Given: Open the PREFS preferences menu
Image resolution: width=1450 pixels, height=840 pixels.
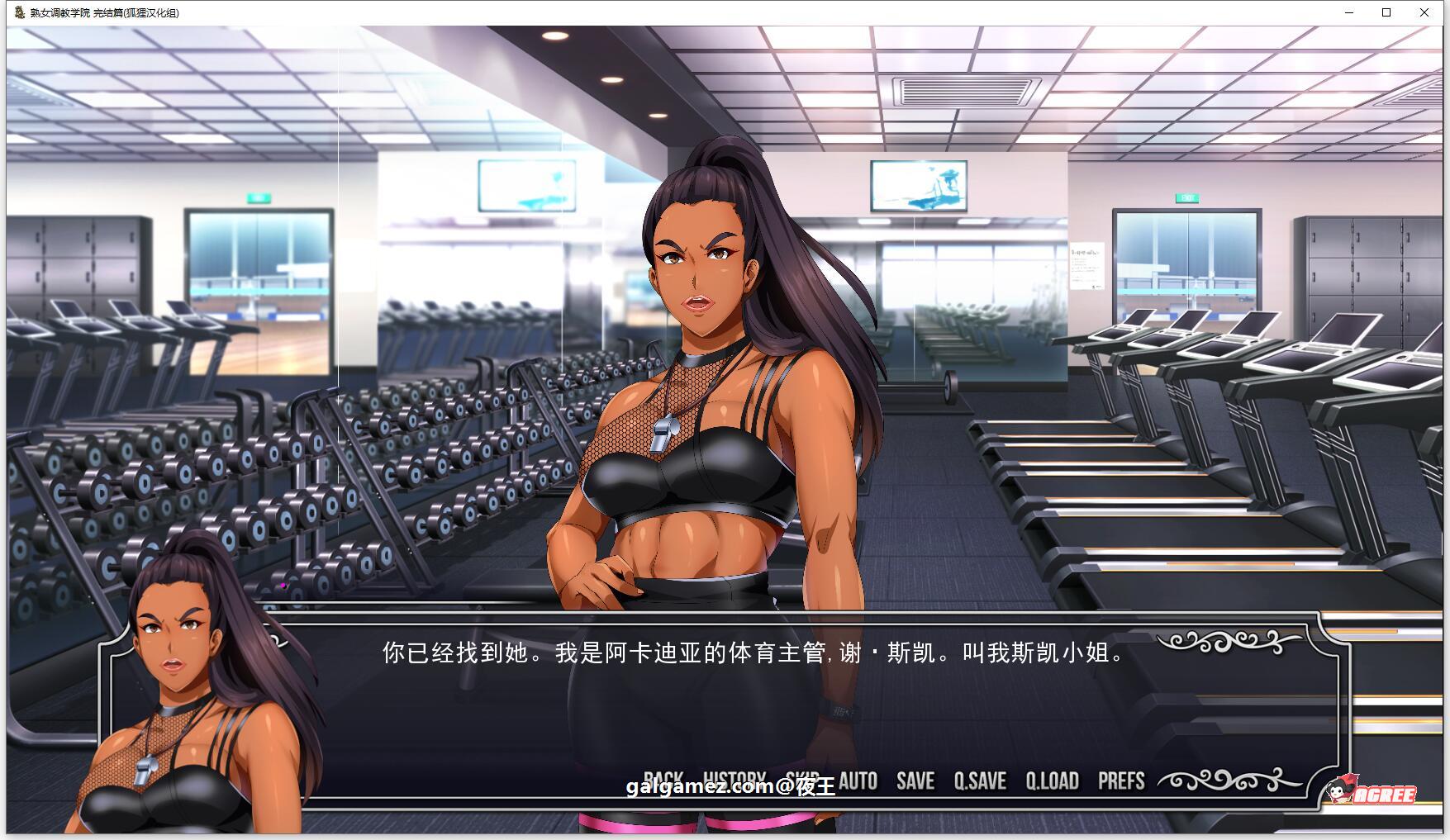Looking at the screenshot, I should point(1122,780).
